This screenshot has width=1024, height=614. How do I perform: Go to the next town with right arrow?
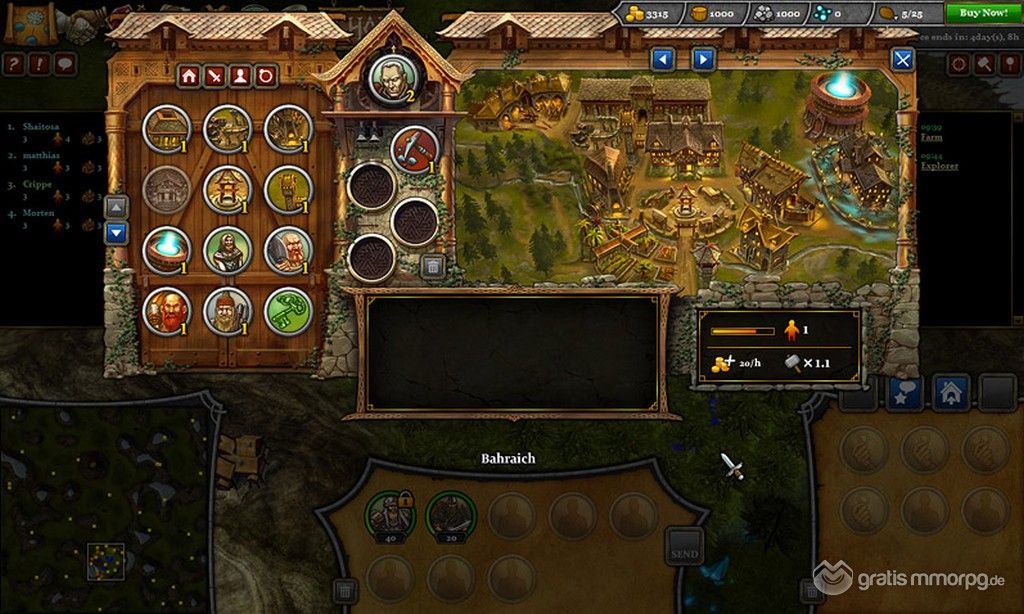tap(704, 60)
